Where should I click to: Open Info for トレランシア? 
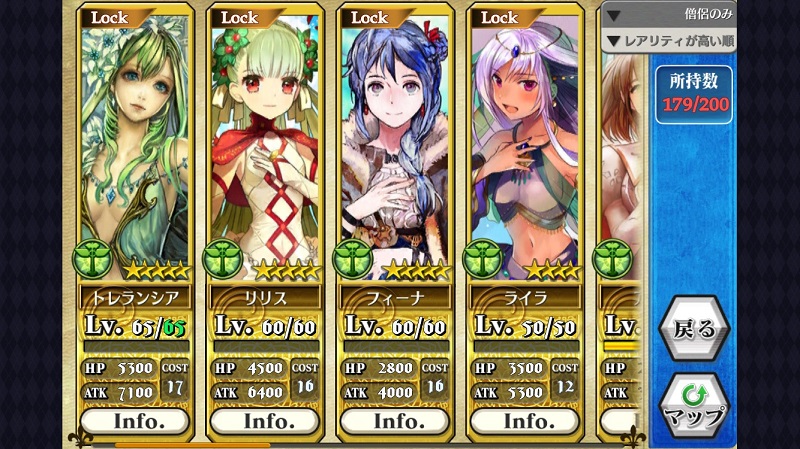coord(136,421)
